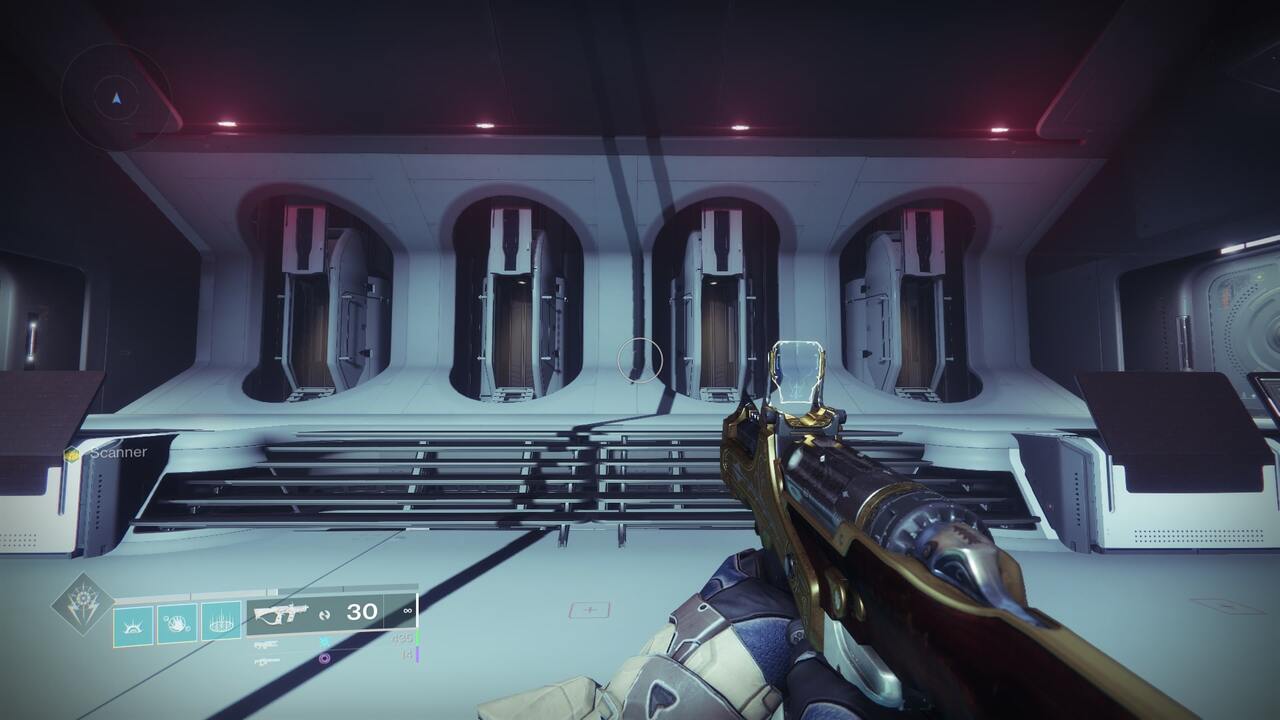Click the compass arrow on the radar

115,101
